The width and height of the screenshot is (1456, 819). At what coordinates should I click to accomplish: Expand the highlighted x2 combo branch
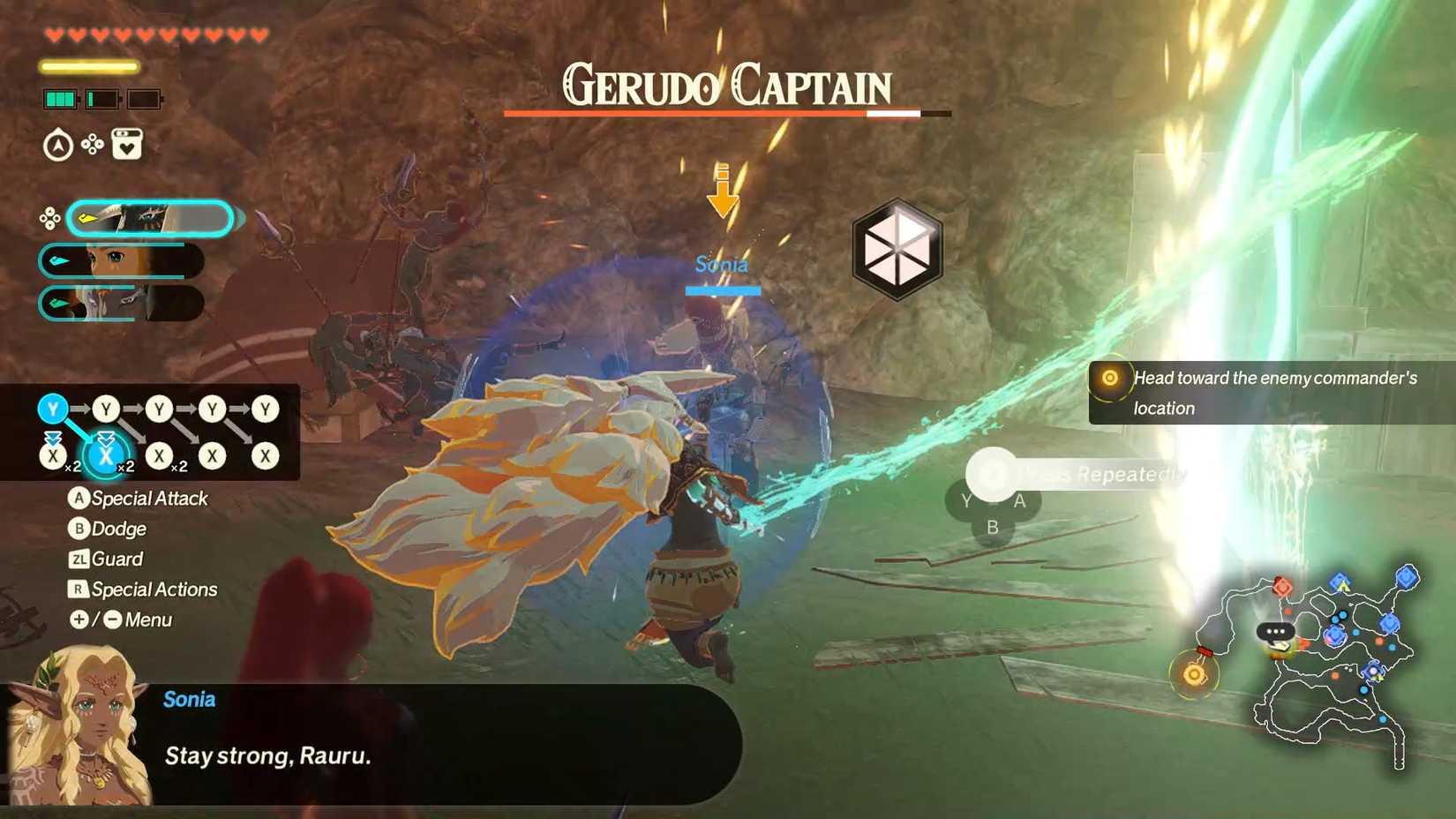pyautogui.click(x=109, y=456)
